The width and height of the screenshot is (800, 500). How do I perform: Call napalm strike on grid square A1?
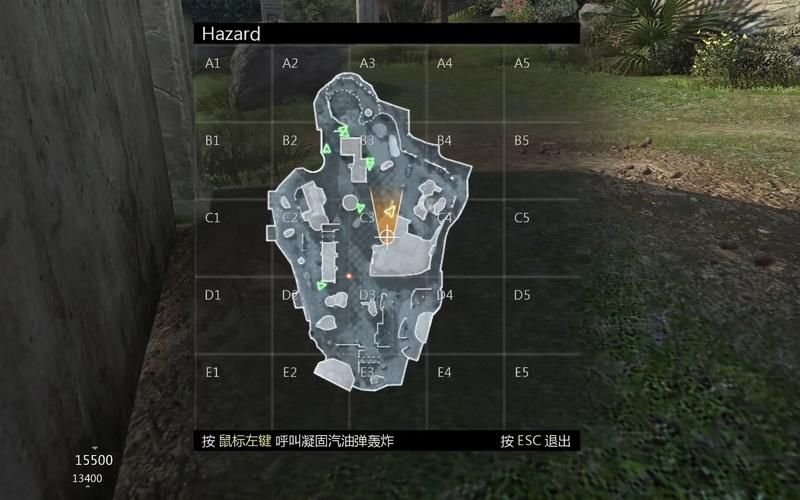click(x=233, y=83)
